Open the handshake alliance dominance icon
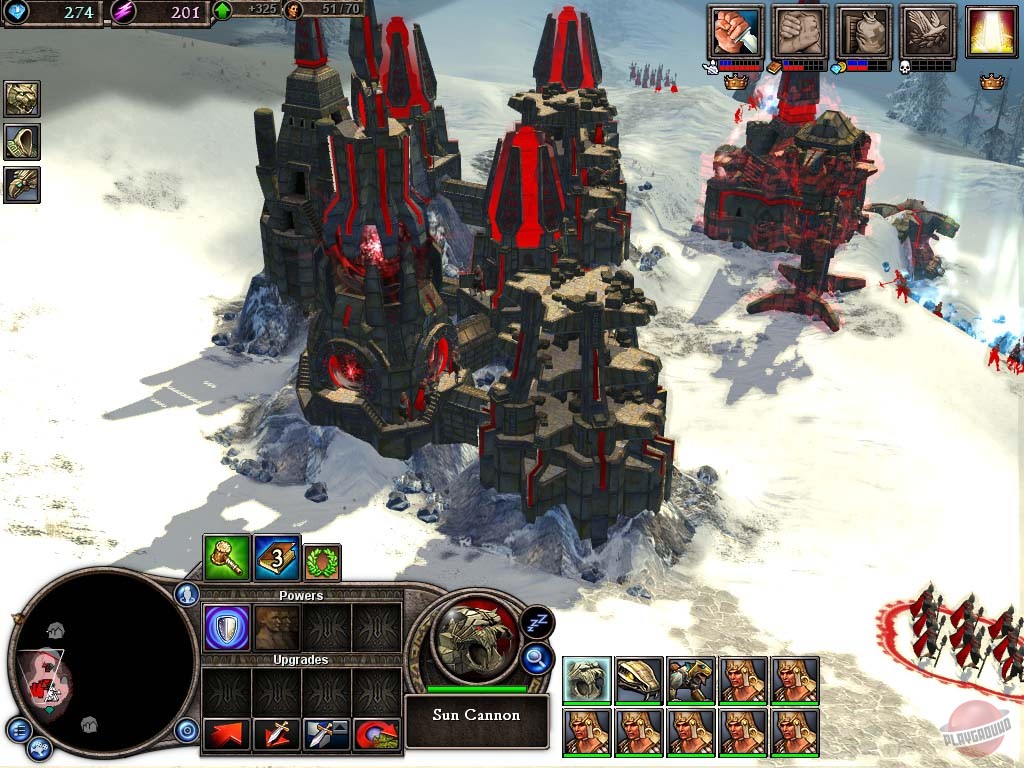Viewport: 1024px width, 768px height. [800, 32]
